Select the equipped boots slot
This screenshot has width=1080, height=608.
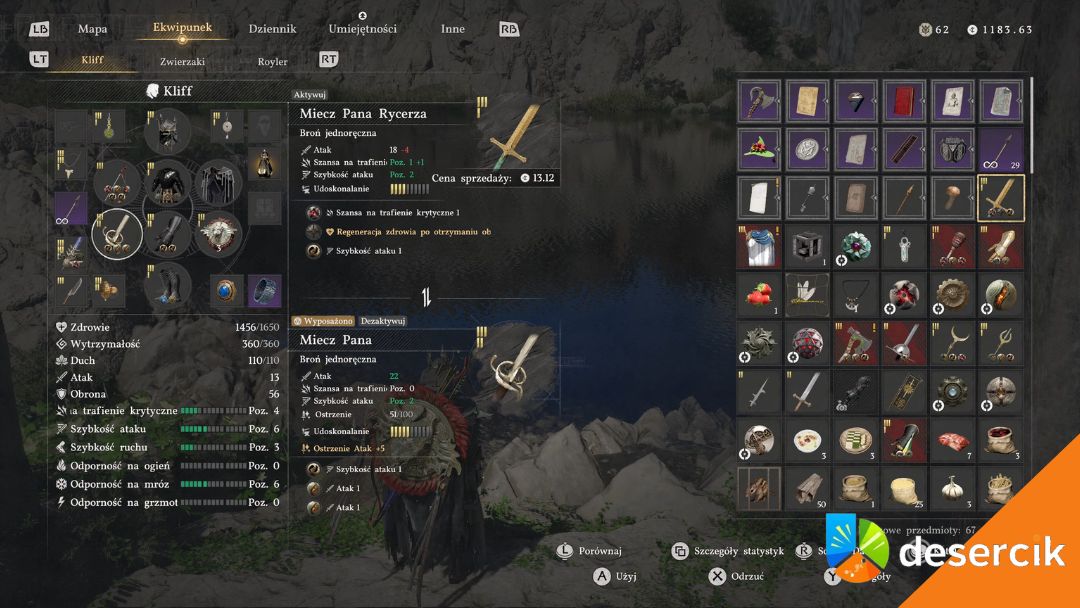pos(167,284)
